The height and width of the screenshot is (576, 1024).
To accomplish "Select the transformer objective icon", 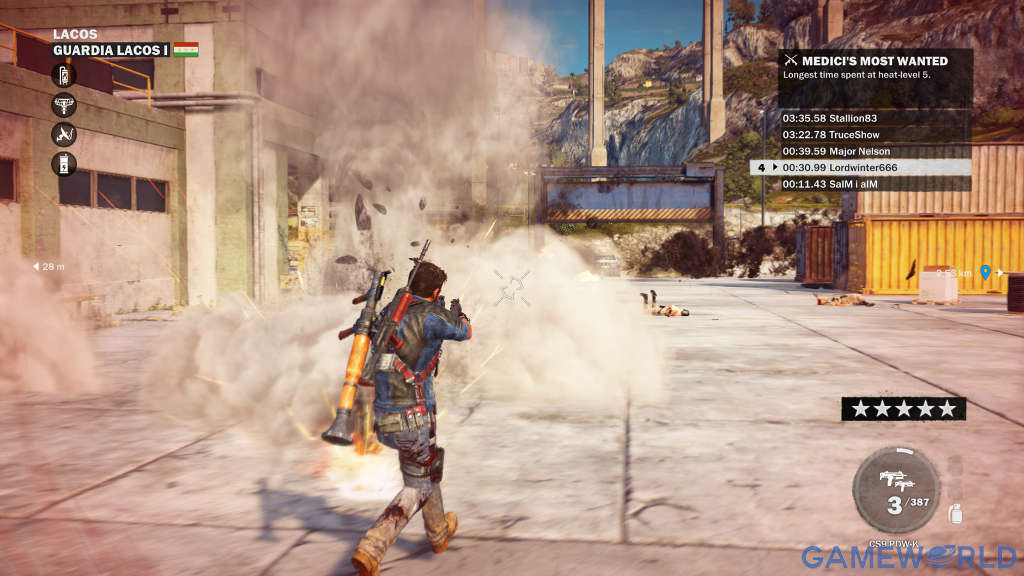I will point(64,105).
